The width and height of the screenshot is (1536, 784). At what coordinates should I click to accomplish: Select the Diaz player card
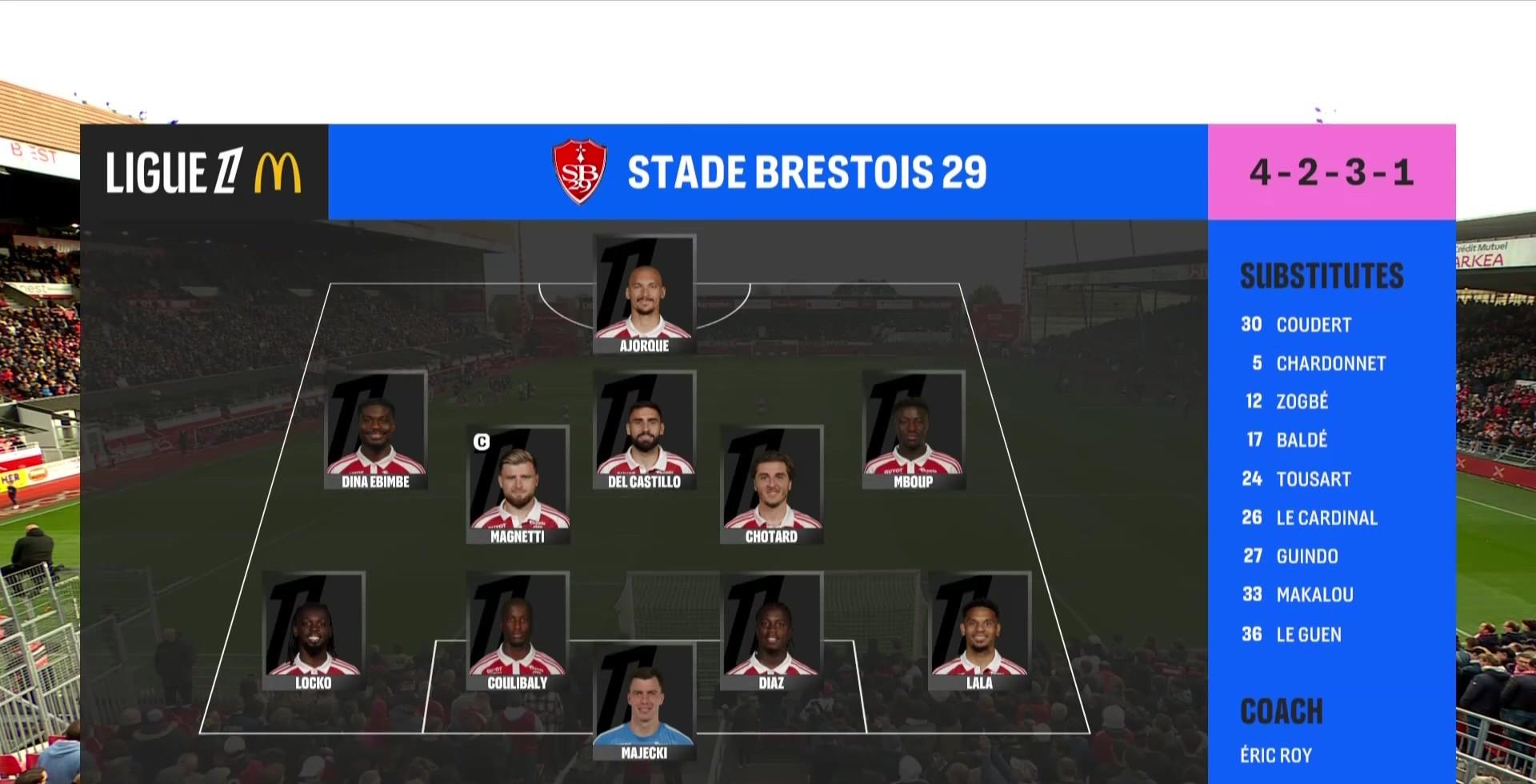771,631
